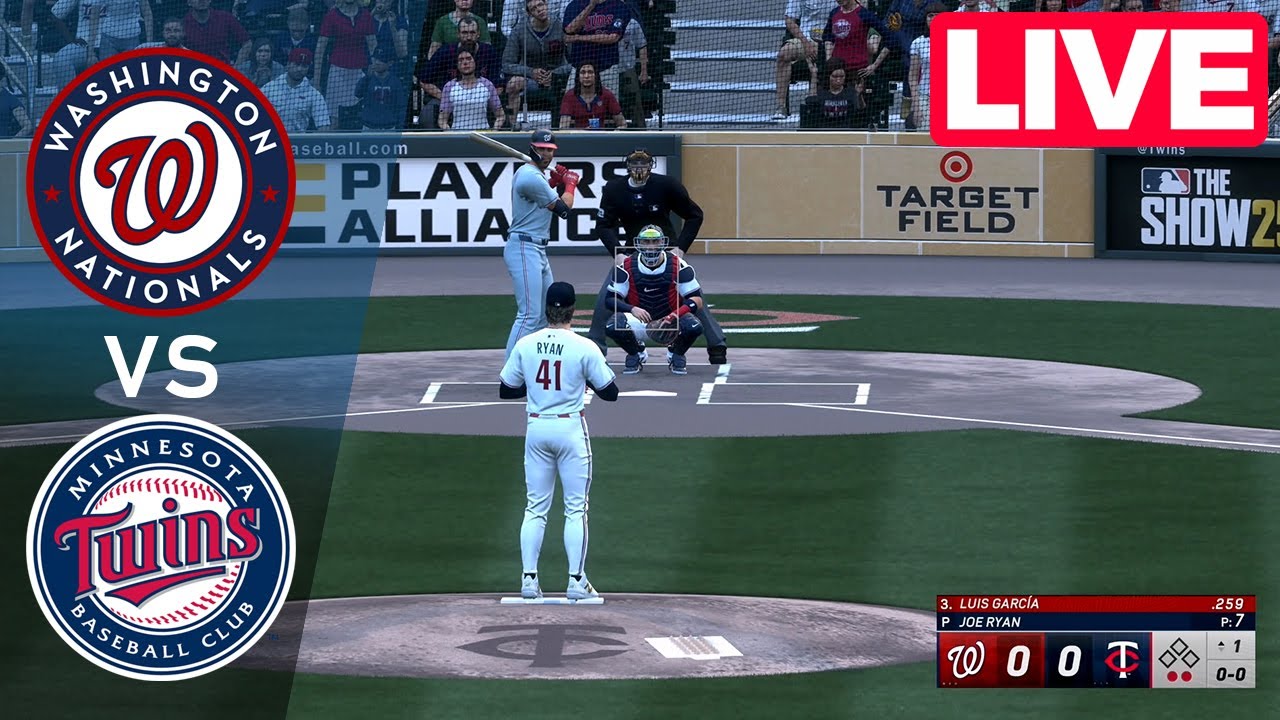The width and height of the screenshot is (1280, 720).
Task: Click the Nationals W icon on the scoreboard
Action: (x=966, y=658)
